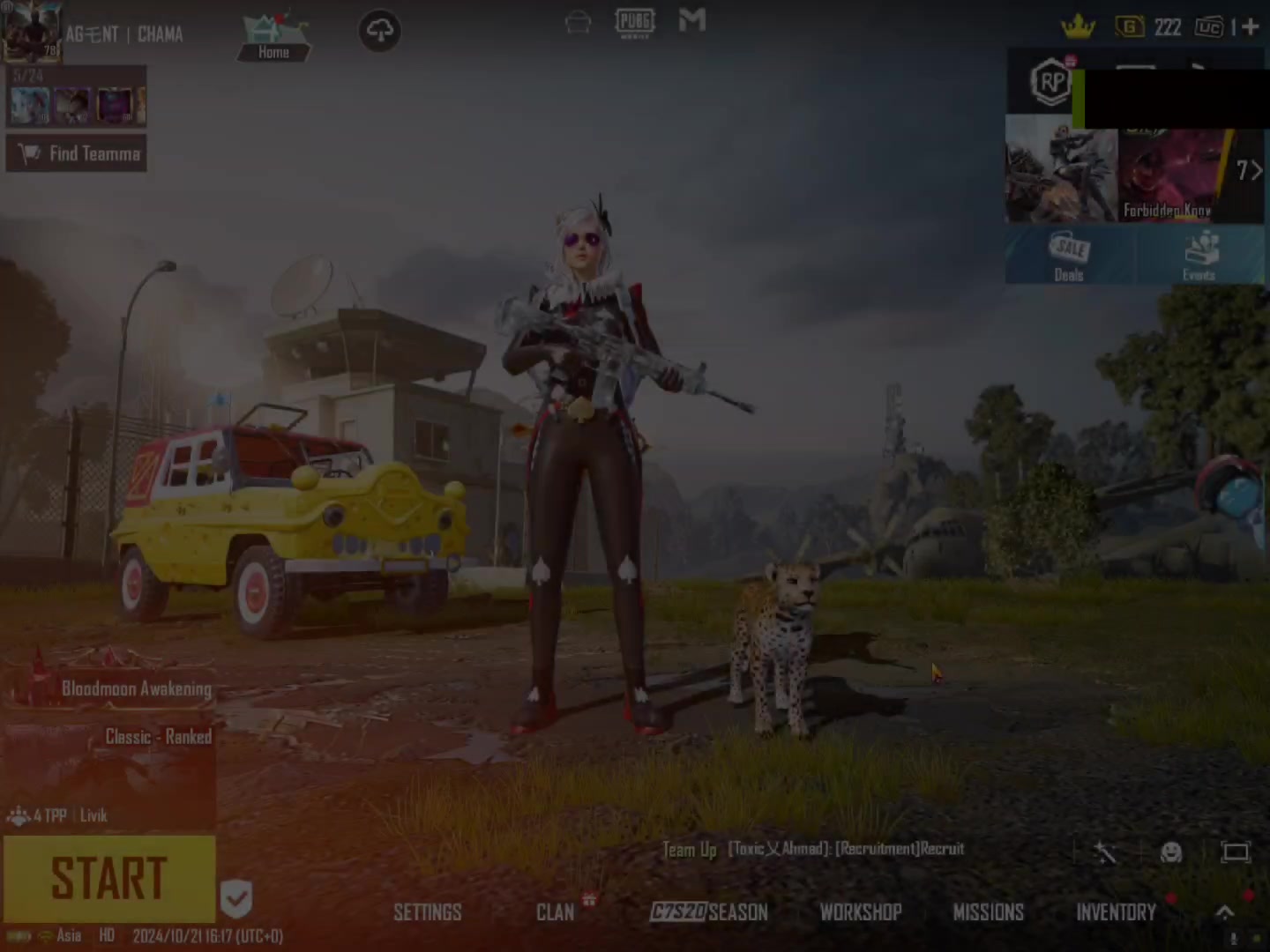Open the Workshop menu

point(860,912)
